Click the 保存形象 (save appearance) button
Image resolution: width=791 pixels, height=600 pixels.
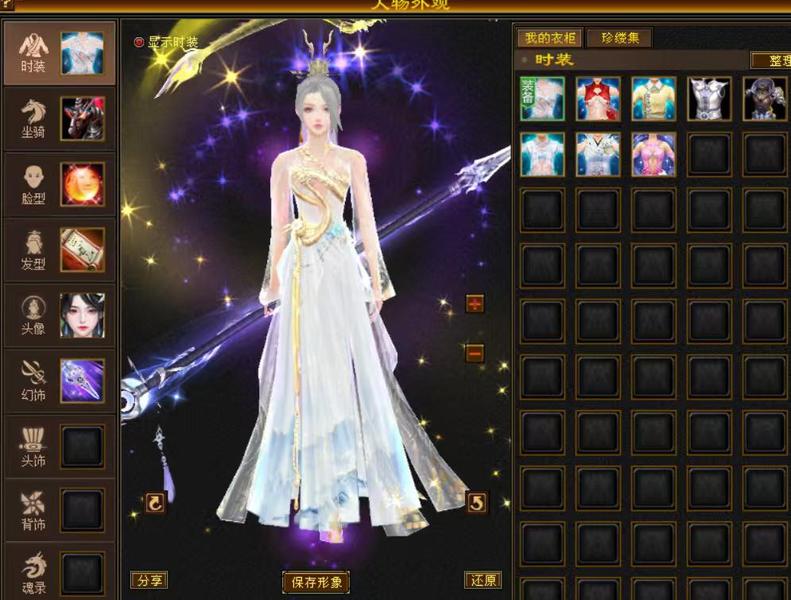(x=316, y=582)
